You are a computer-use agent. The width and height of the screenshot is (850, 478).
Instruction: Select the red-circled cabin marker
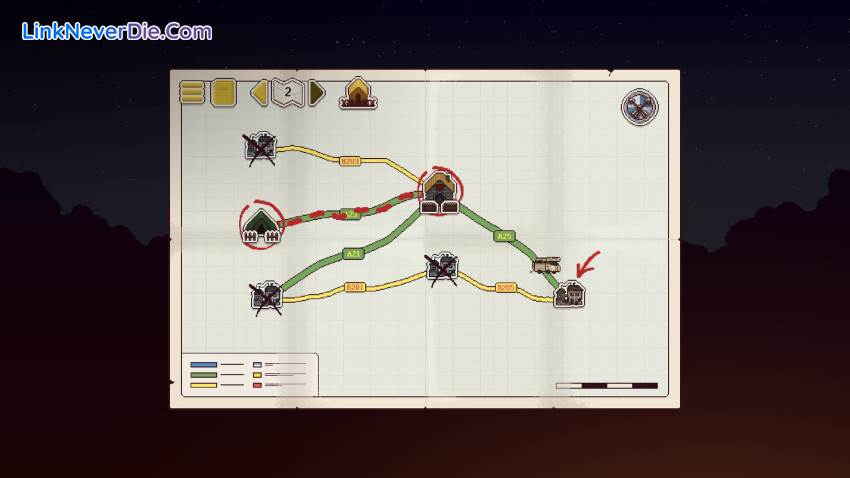[439, 191]
